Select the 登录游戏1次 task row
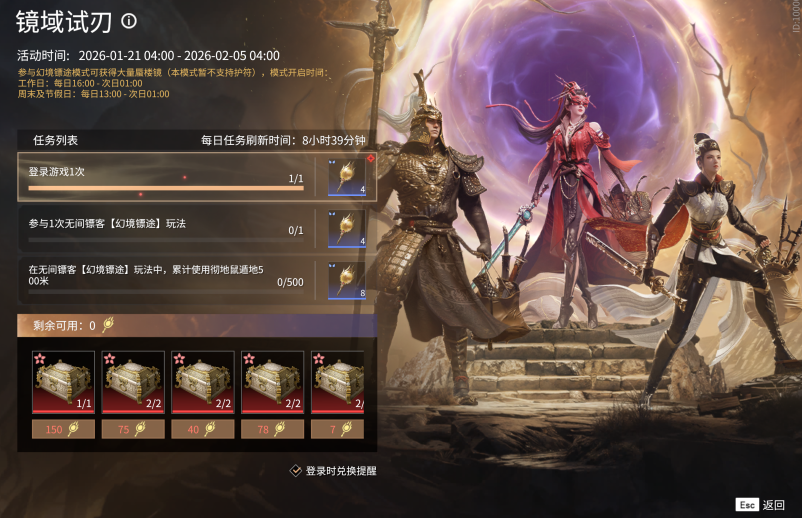 point(166,177)
